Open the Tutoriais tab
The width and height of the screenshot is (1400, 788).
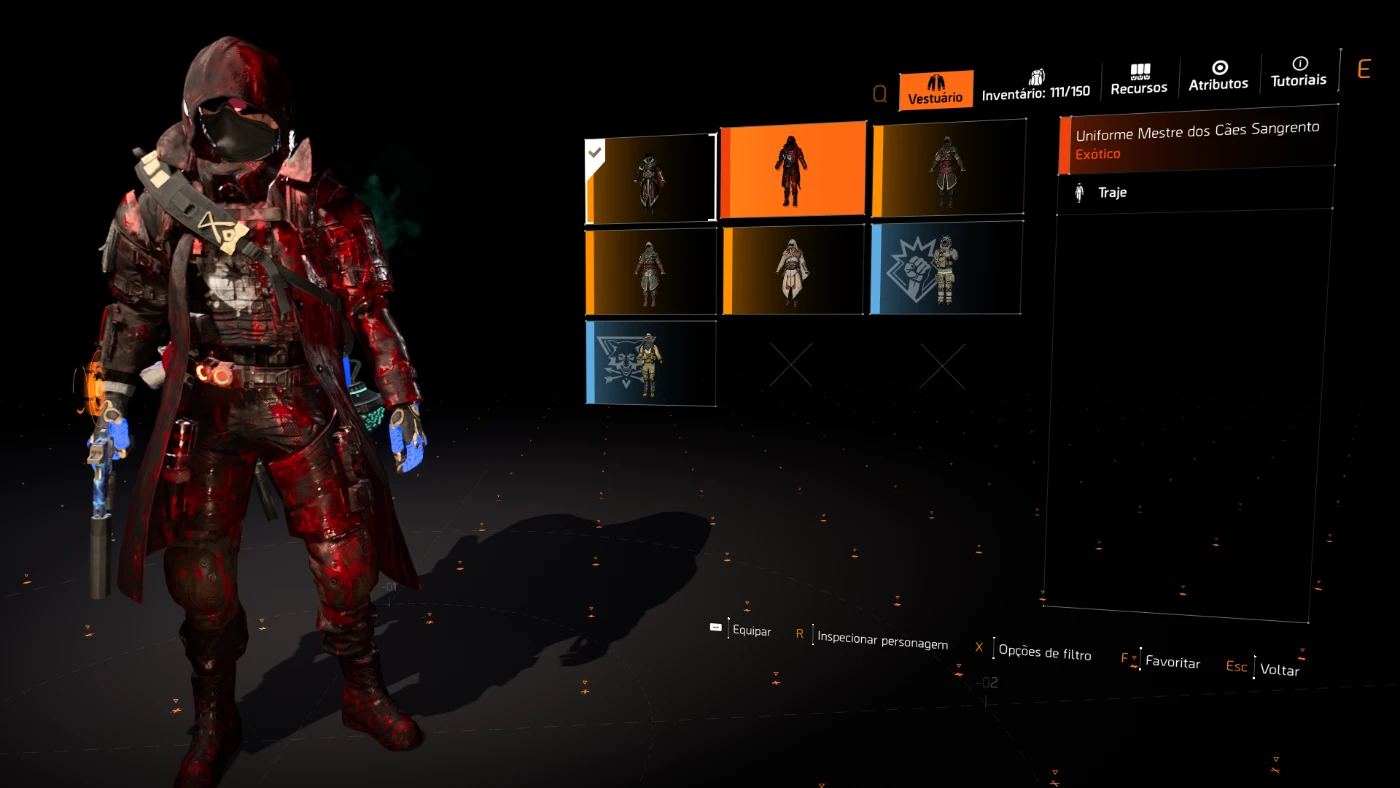(1299, 73)
